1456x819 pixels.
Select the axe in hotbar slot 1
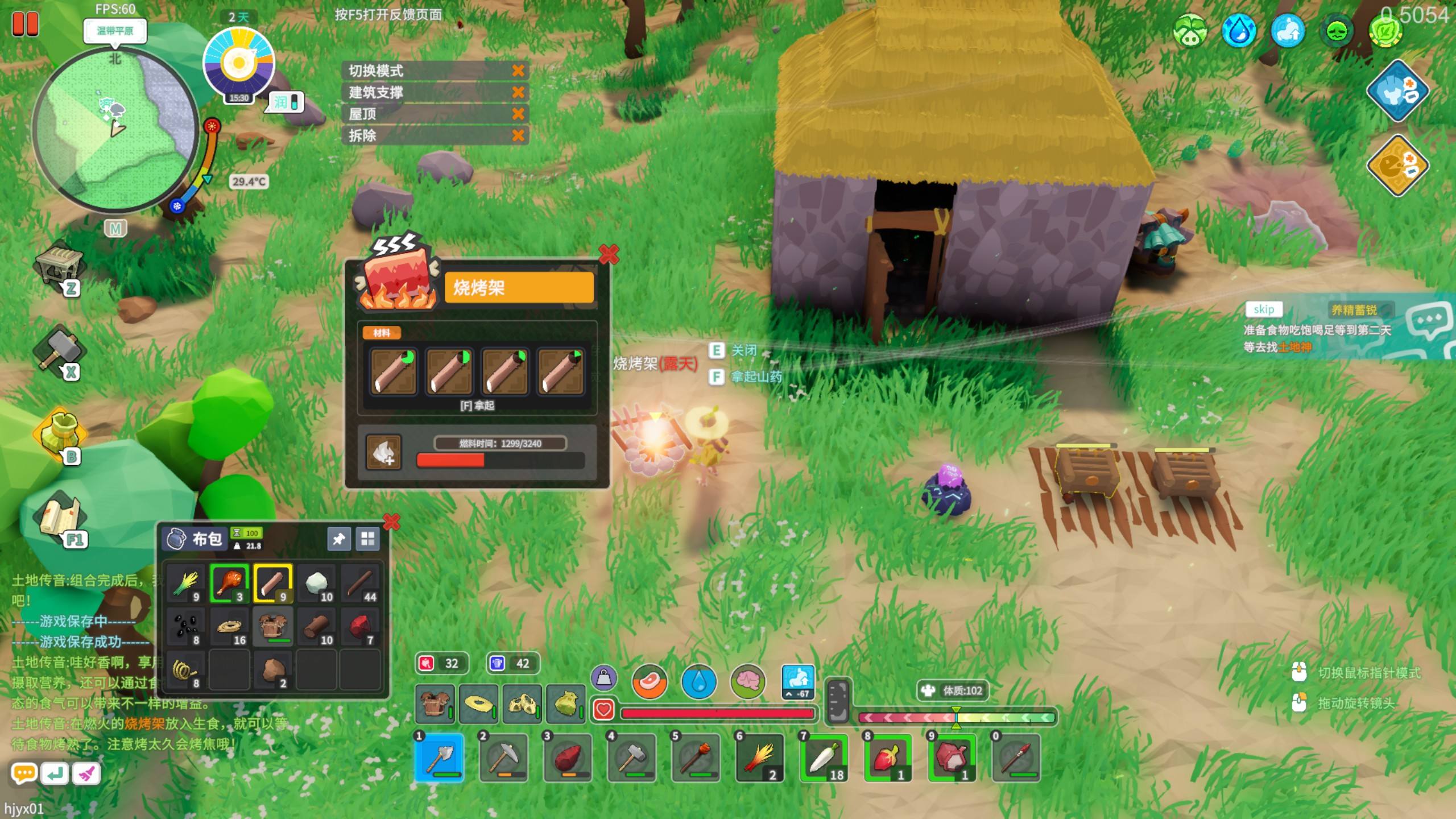tap(439, 758)
